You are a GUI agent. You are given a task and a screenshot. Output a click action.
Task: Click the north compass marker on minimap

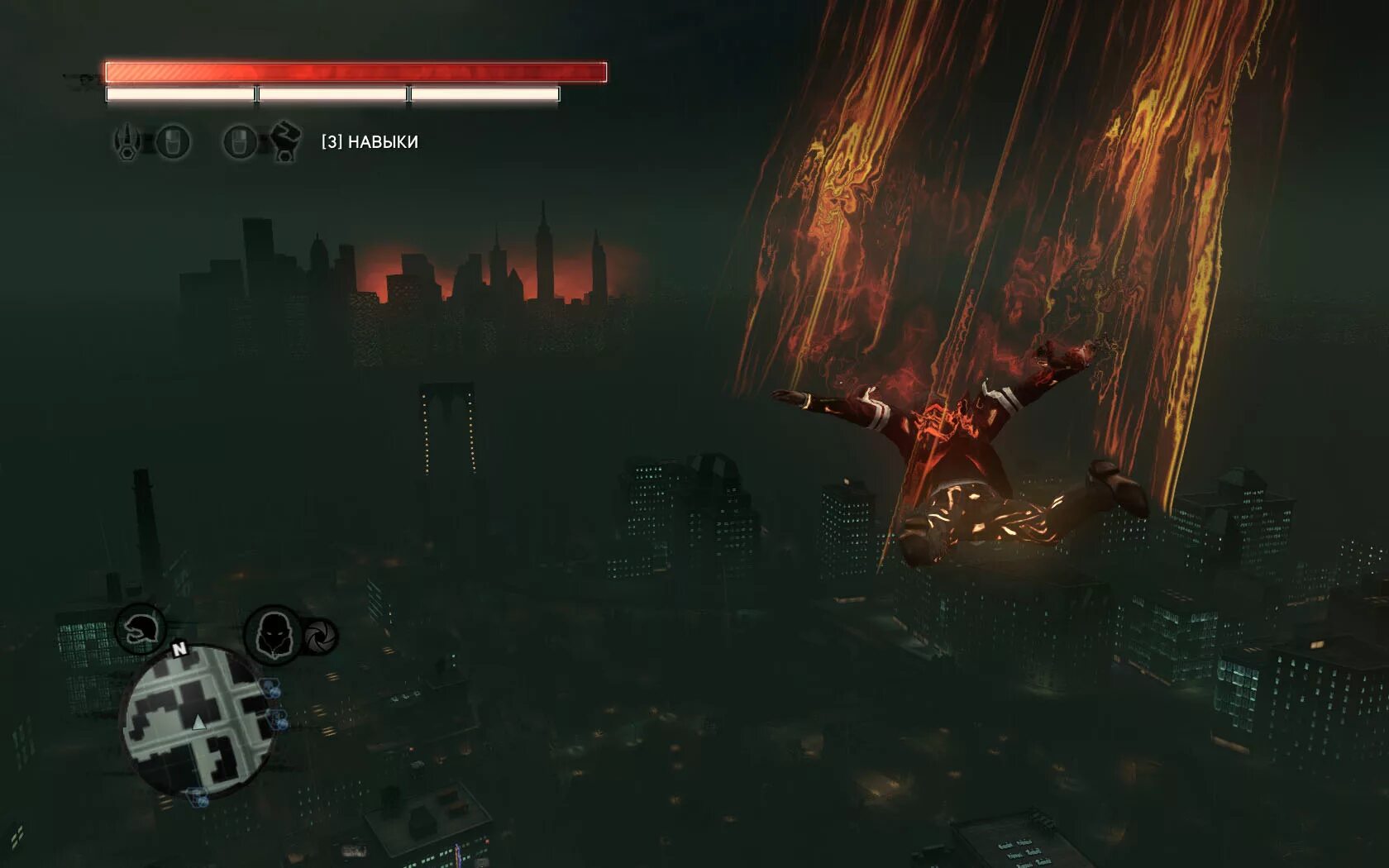[x=179, y=650]
